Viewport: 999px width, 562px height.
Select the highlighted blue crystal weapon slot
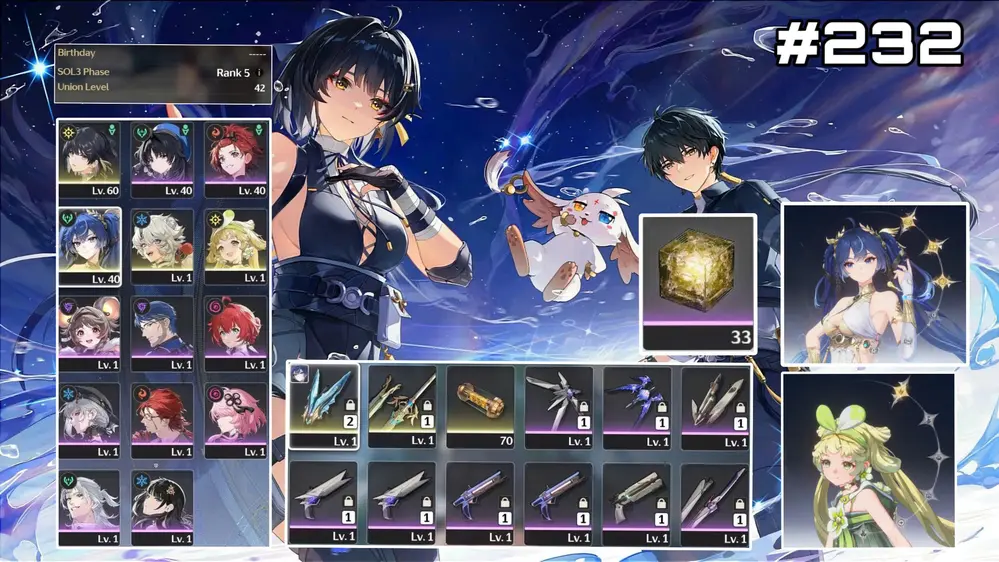click(324, 405)
